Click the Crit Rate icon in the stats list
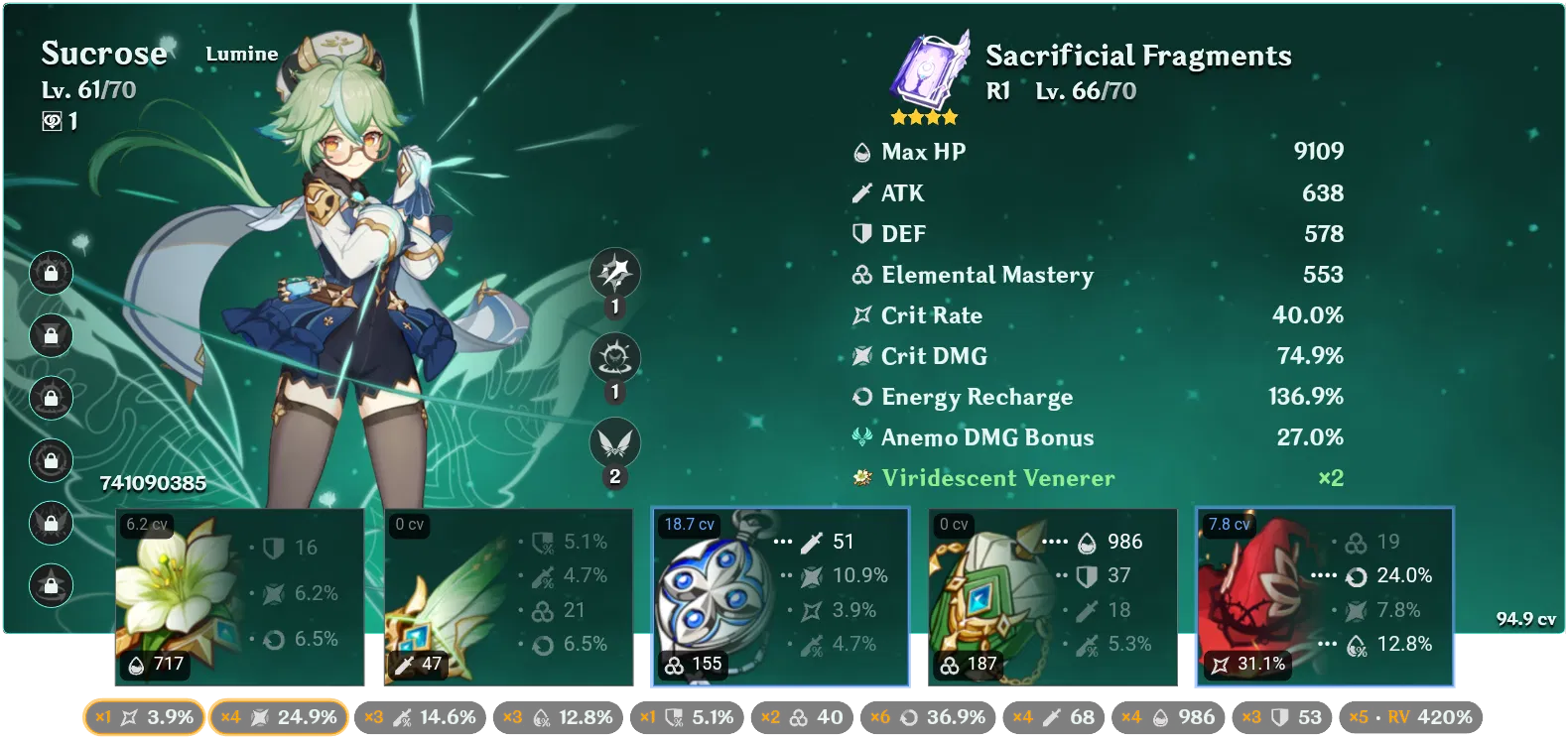 coord(860,314)
